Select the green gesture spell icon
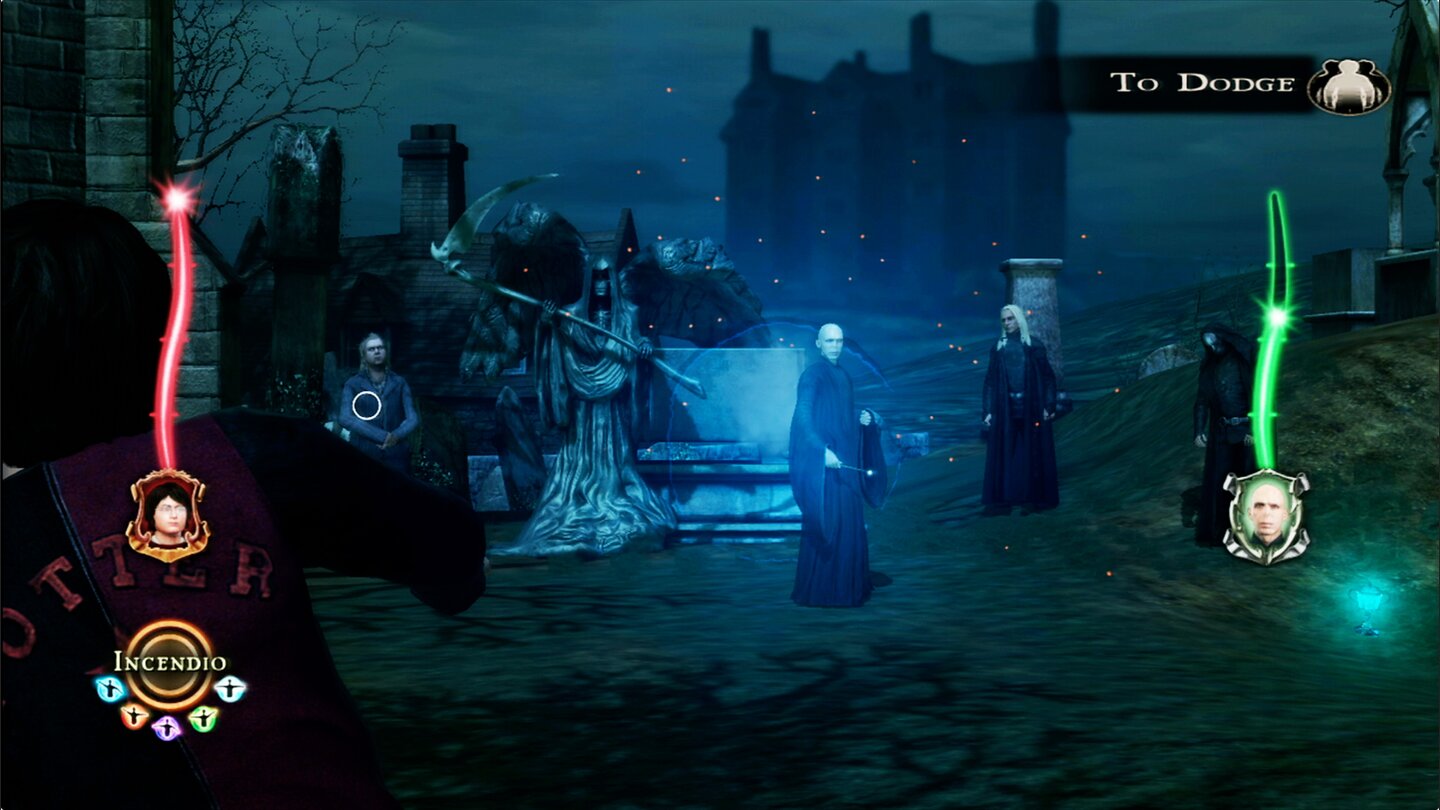This screenshot has width=1440, height=810. [204, 718]
